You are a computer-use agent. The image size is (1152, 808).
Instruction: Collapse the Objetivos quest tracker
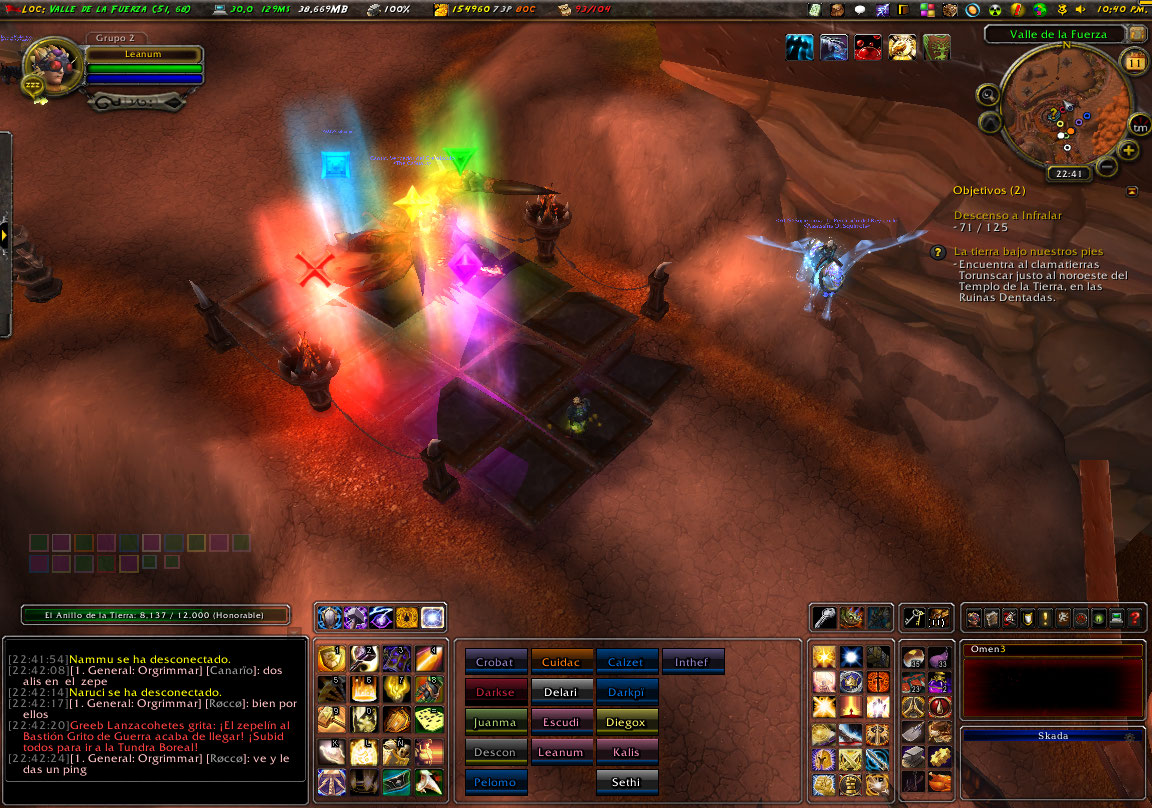(1131, 190)
